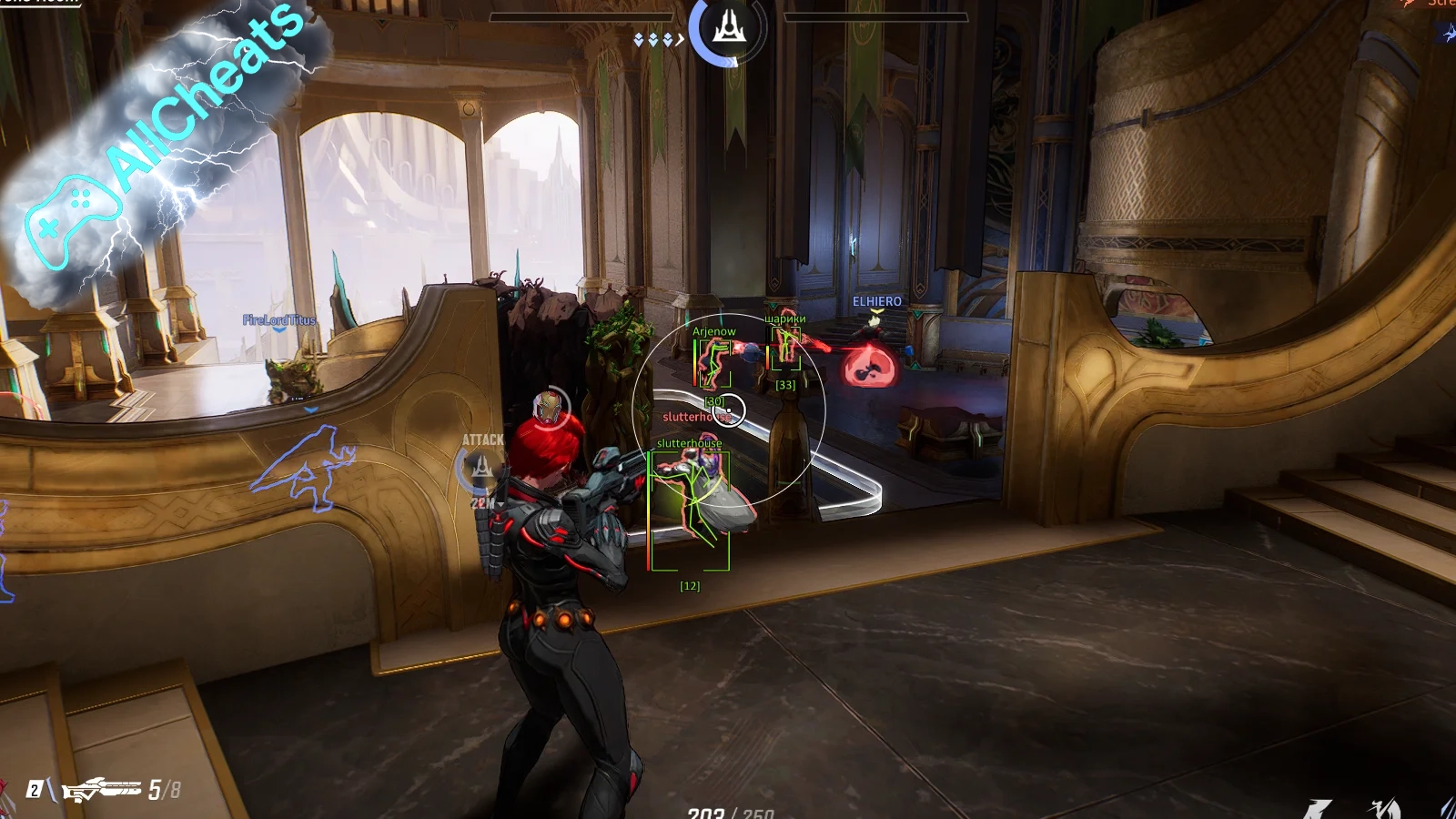
Task: Select the sniper rifle weapon icon
Action: [101, 789]
